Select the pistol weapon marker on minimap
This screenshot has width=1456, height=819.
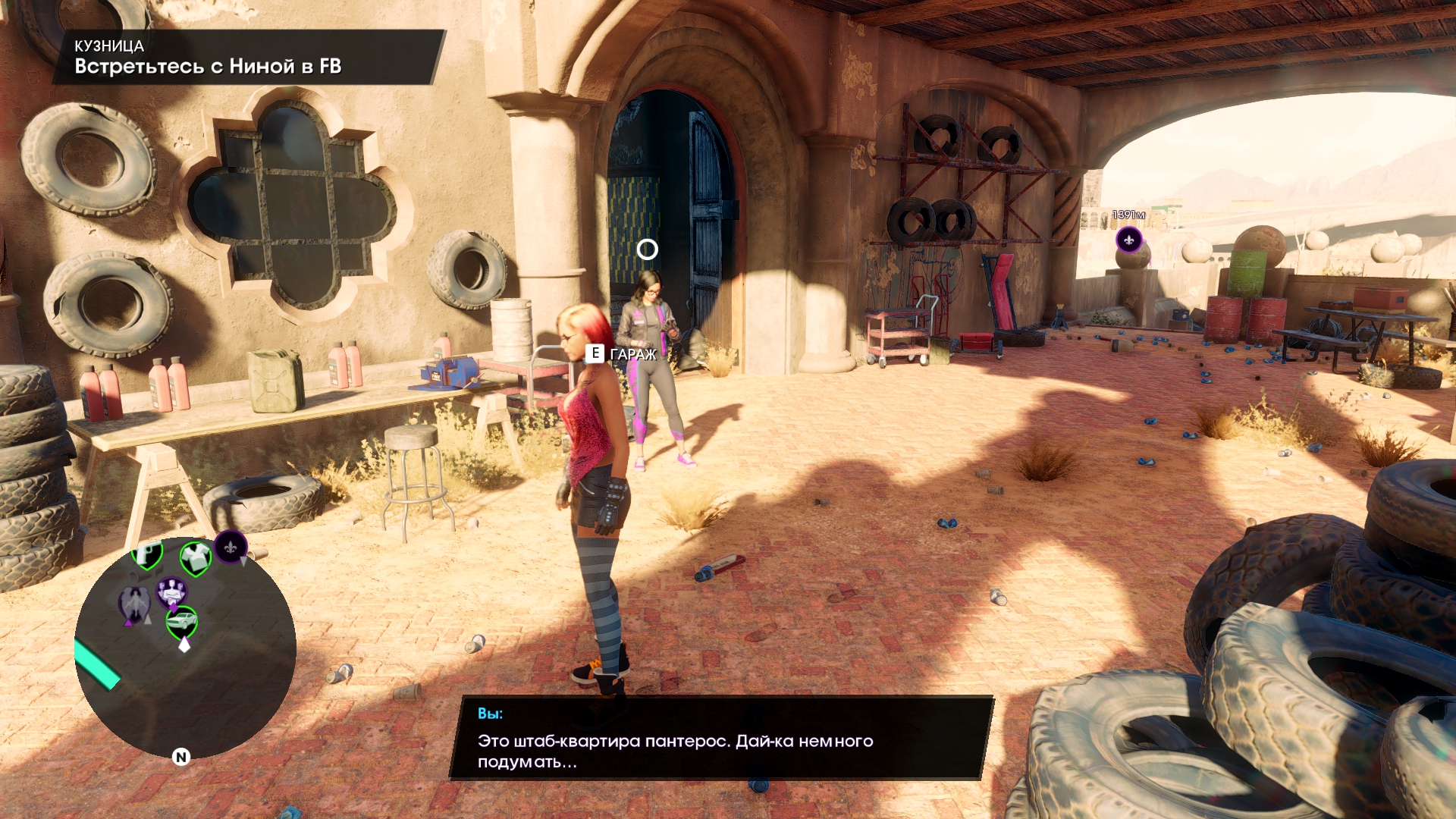(147, 554)
